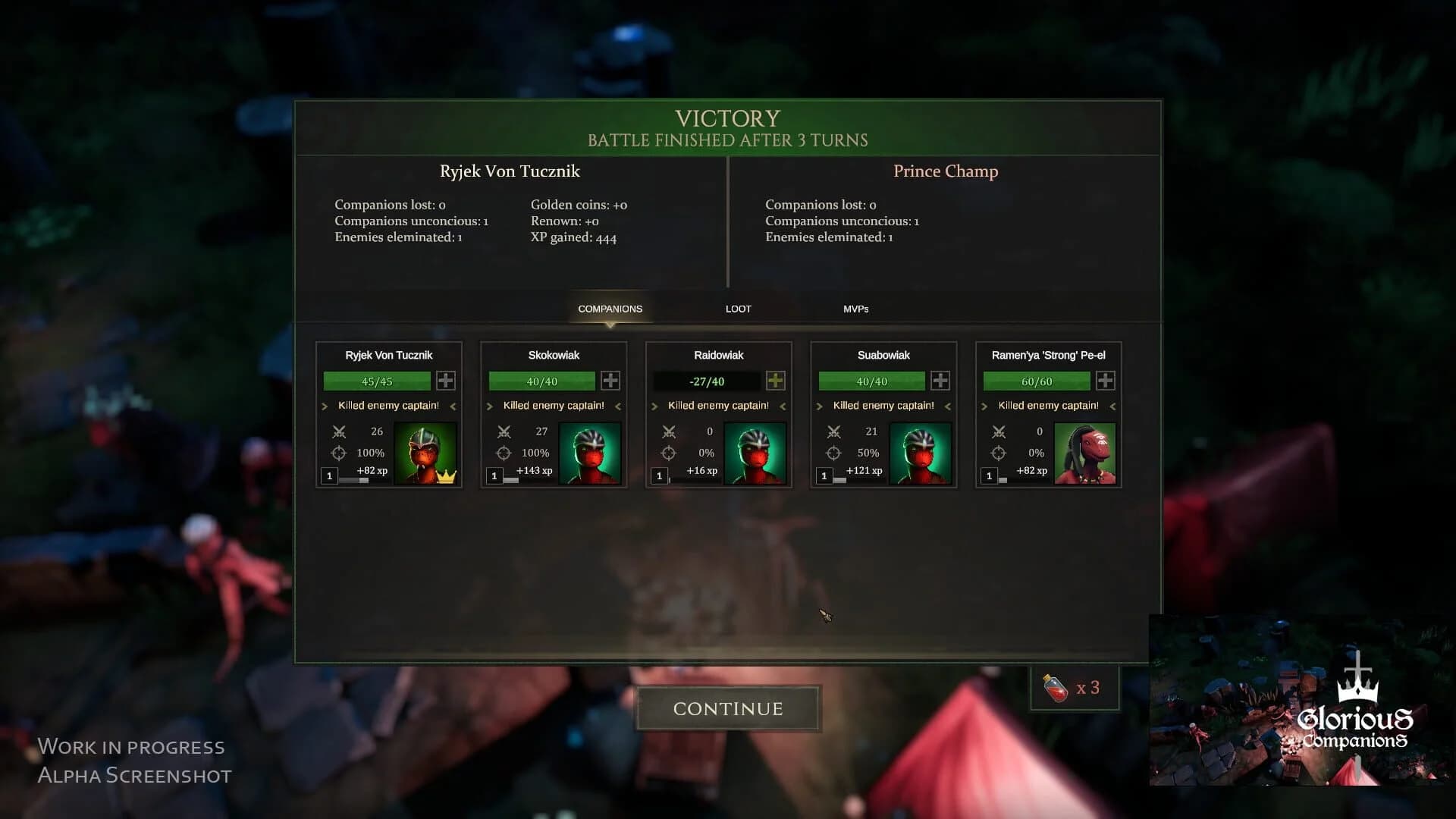Click the crown icon on Ryjek's portrait
The height and width of the screenshot is (819, 1456).
(445, 475)
